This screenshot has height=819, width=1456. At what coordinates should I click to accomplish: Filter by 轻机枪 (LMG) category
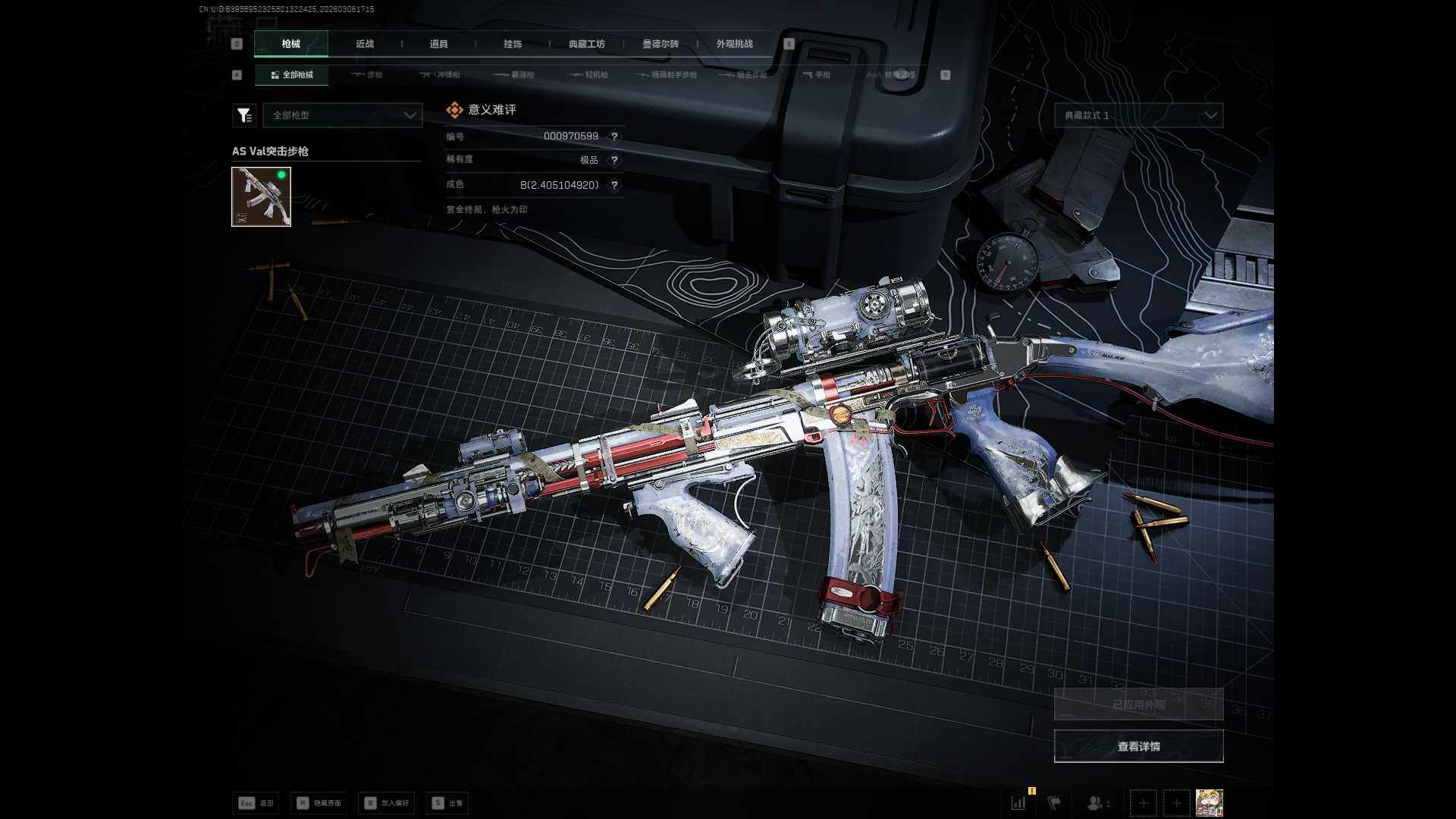click(588, 75)
